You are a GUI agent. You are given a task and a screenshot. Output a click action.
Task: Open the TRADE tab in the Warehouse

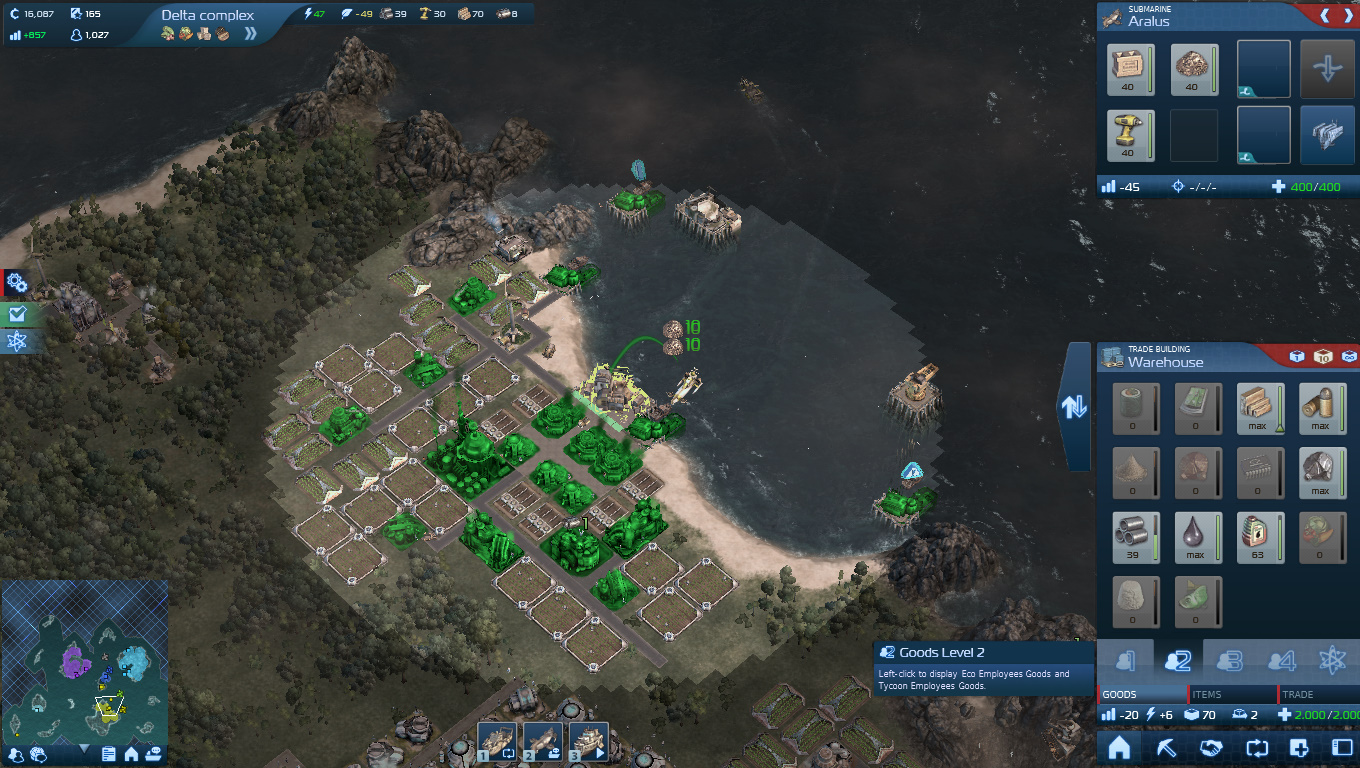pos(1318,694)
